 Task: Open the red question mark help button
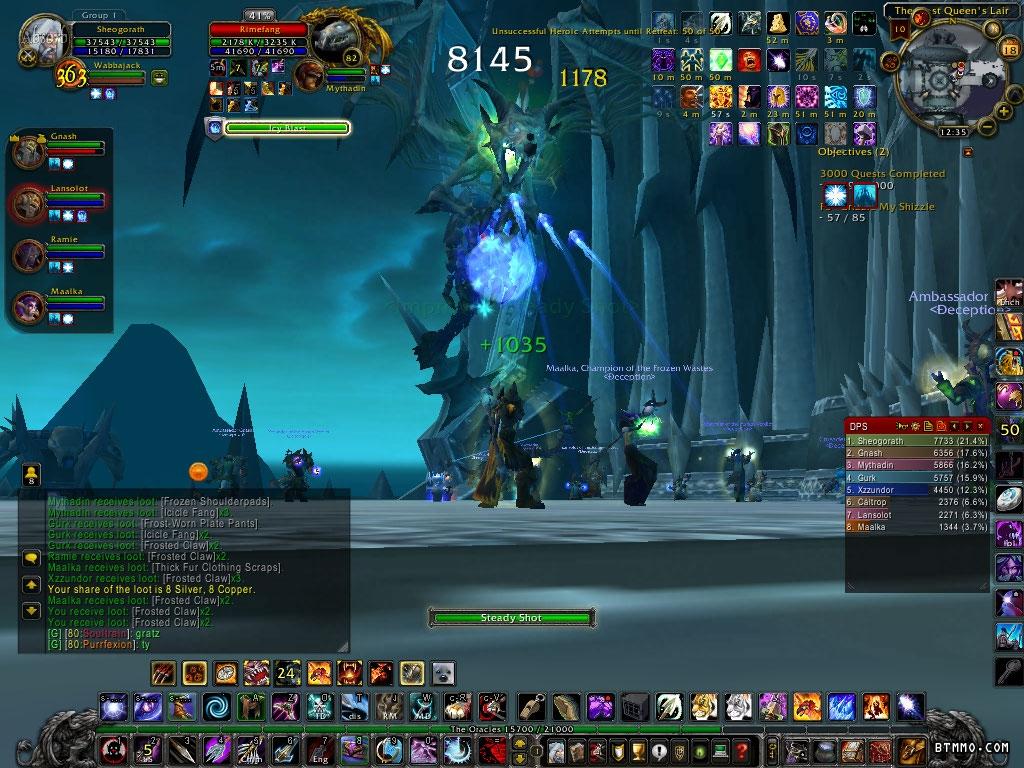[741, 751]
